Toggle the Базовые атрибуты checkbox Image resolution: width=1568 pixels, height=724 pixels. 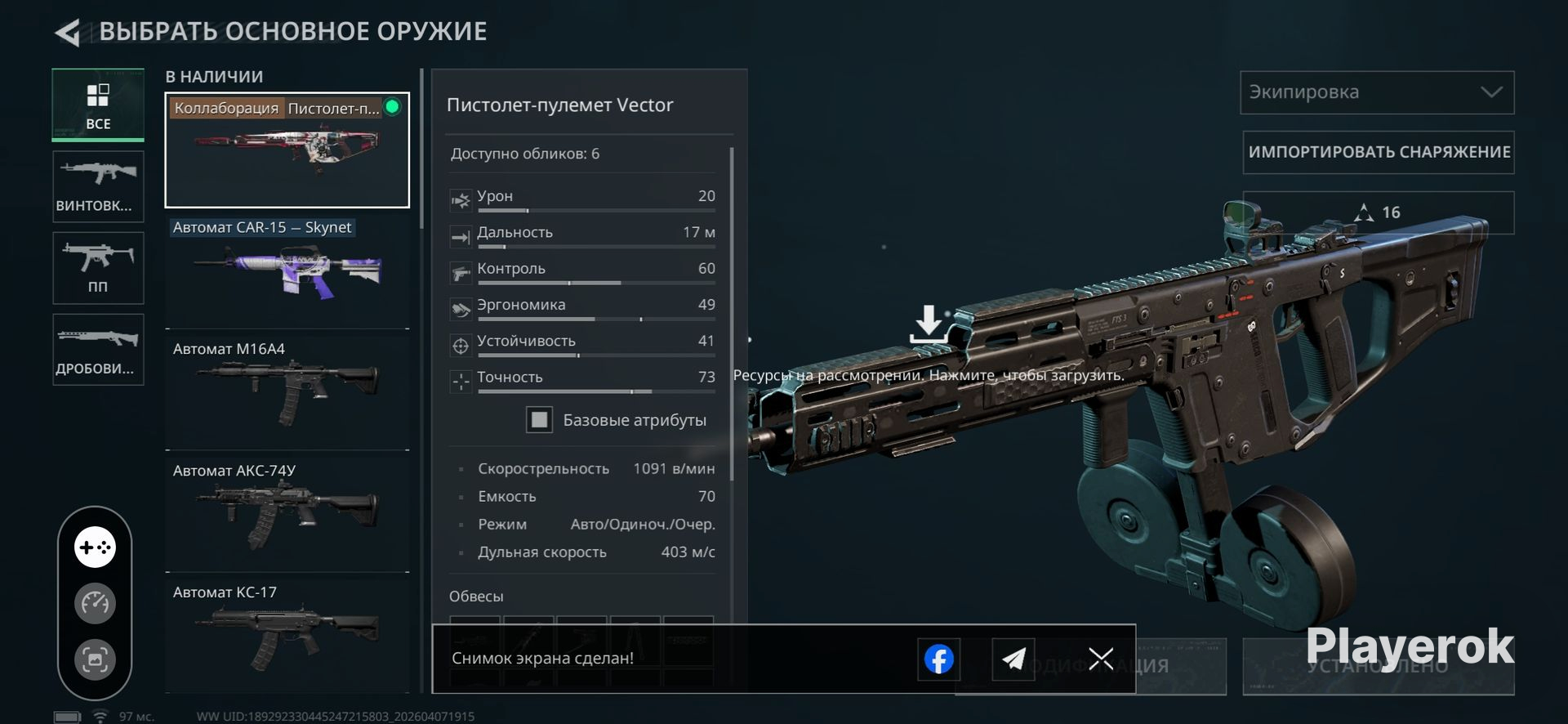(539, 420)
